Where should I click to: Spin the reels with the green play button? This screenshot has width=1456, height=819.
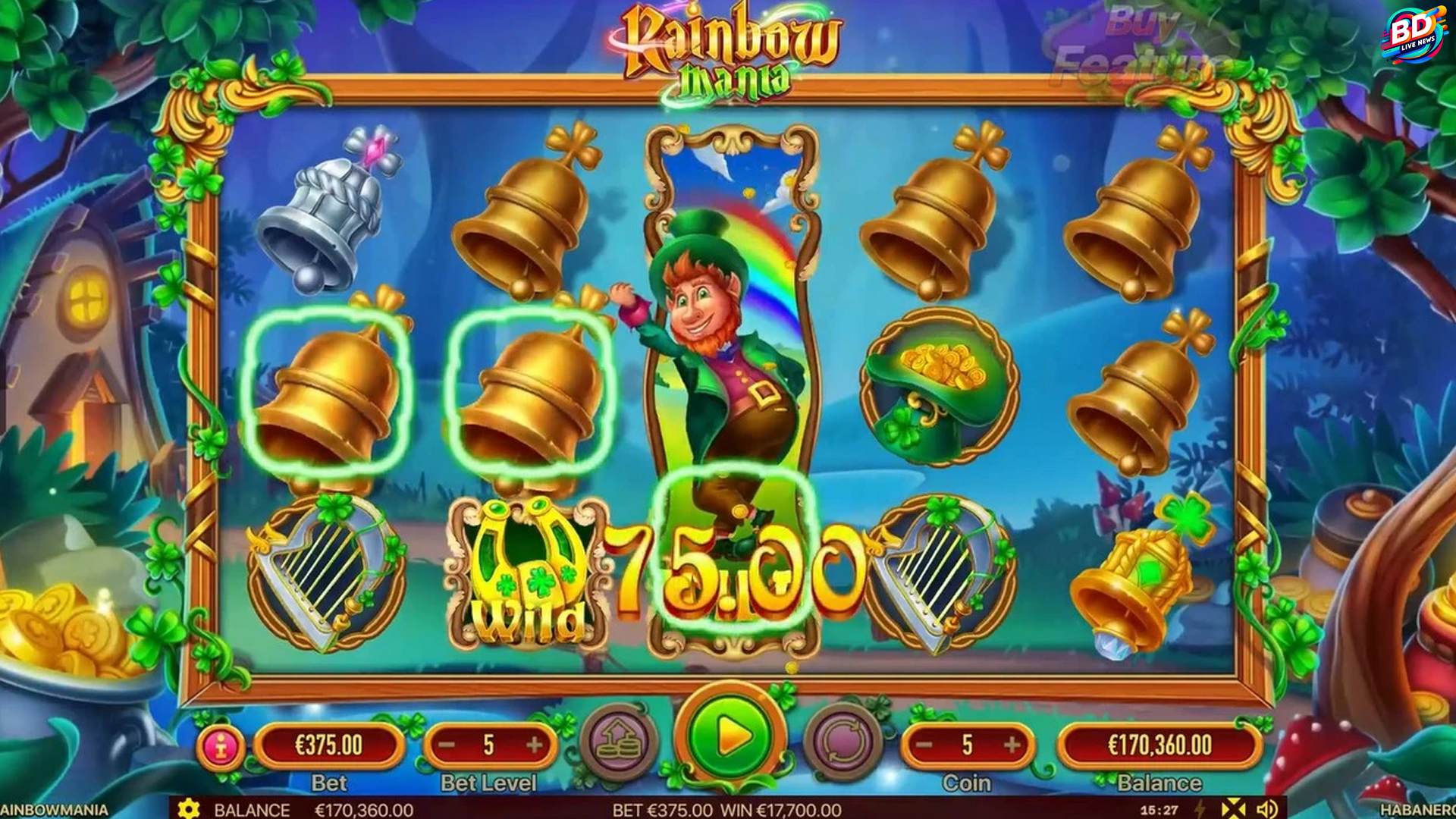tap(730, 736)
